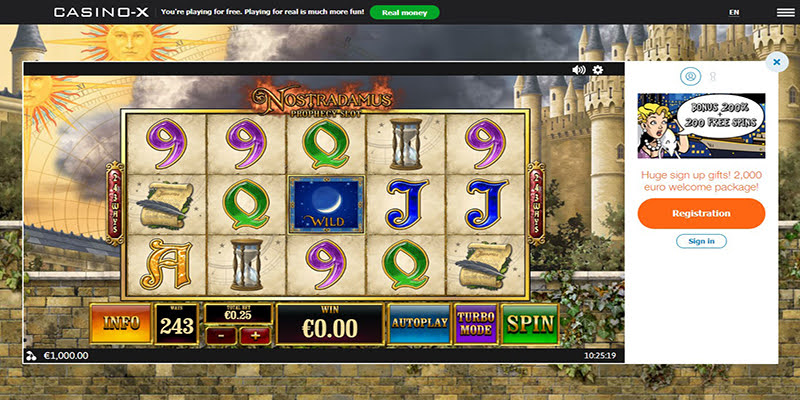Screen dimensions: 800x400
Task: Open game settings gear icon
Action: [598, 70]
